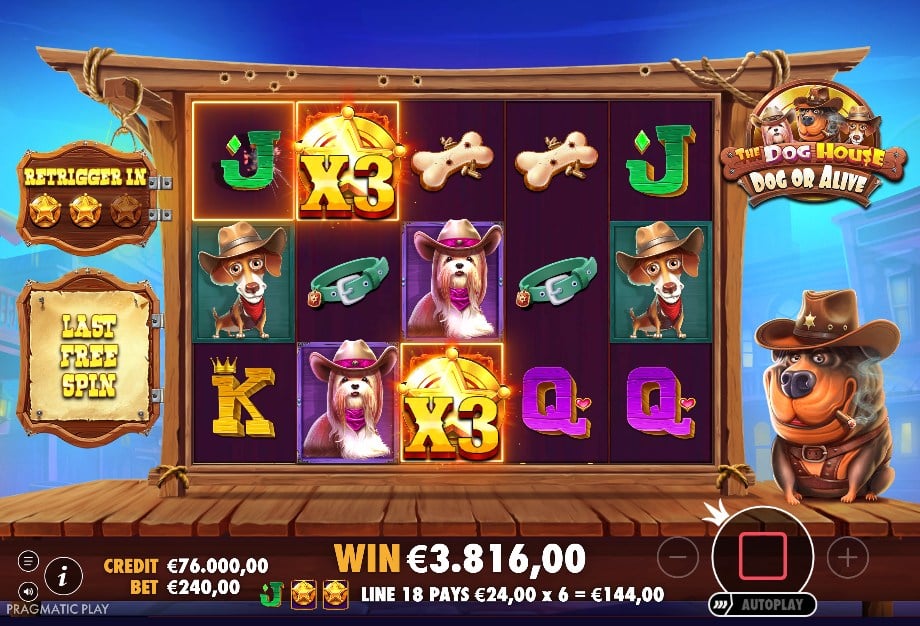Open the game info button
920x626 pixels.
point(63,575)
